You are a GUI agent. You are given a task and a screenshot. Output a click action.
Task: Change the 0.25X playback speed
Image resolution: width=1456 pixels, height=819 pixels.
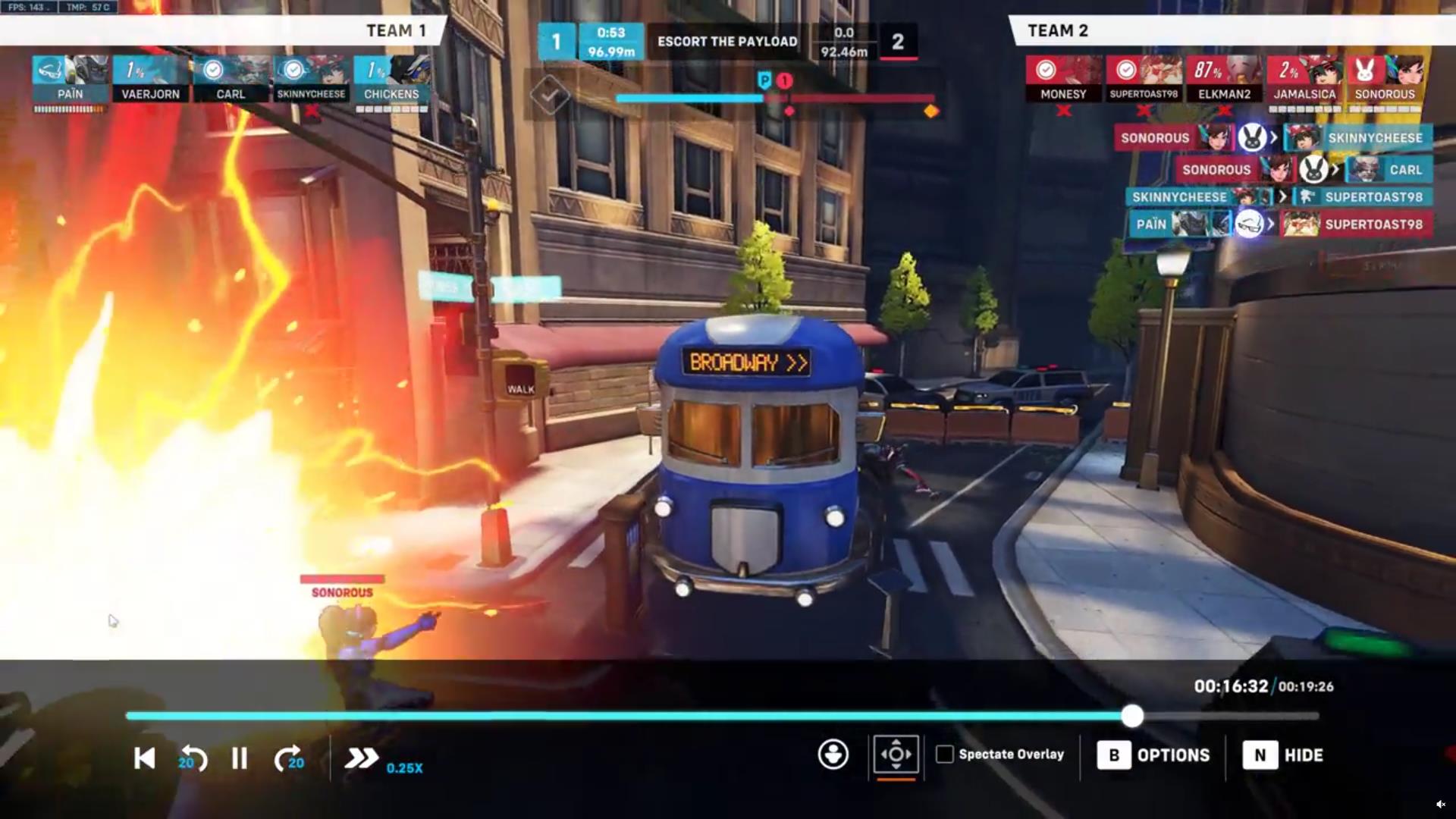[x=363, y=758]
